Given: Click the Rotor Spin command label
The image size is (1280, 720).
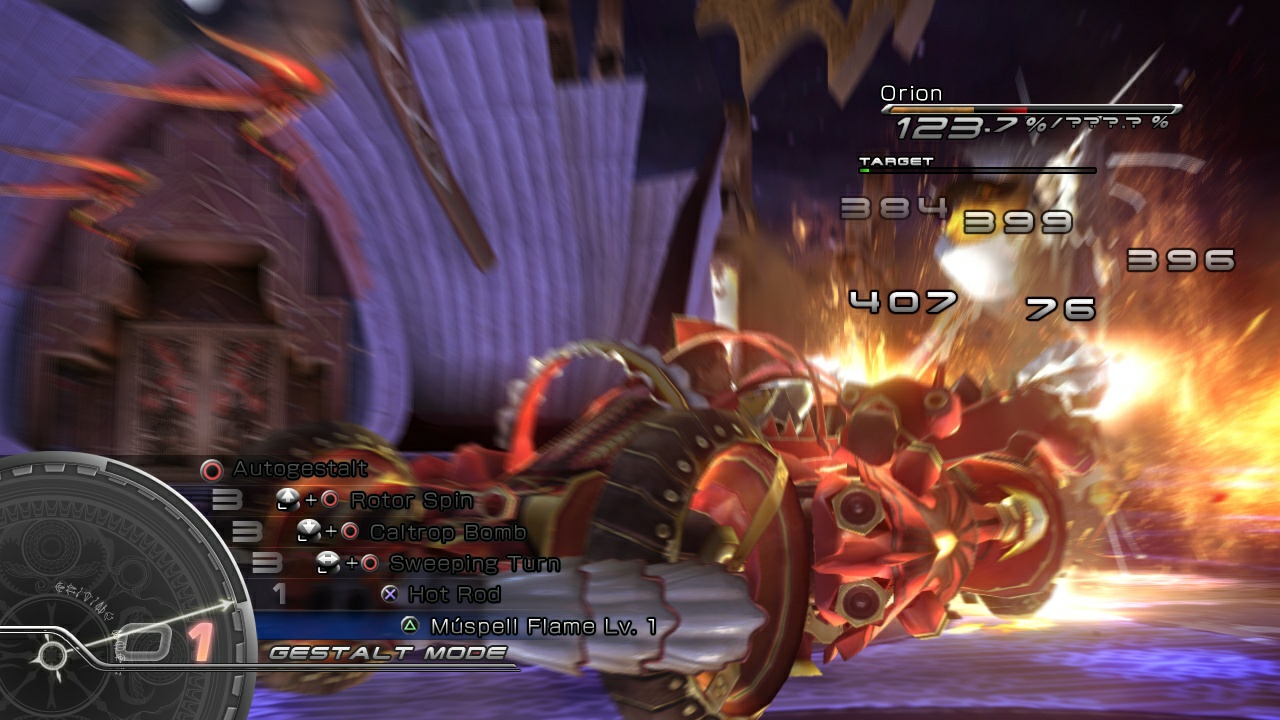Looking at the screenshot, I should (411, 500).
